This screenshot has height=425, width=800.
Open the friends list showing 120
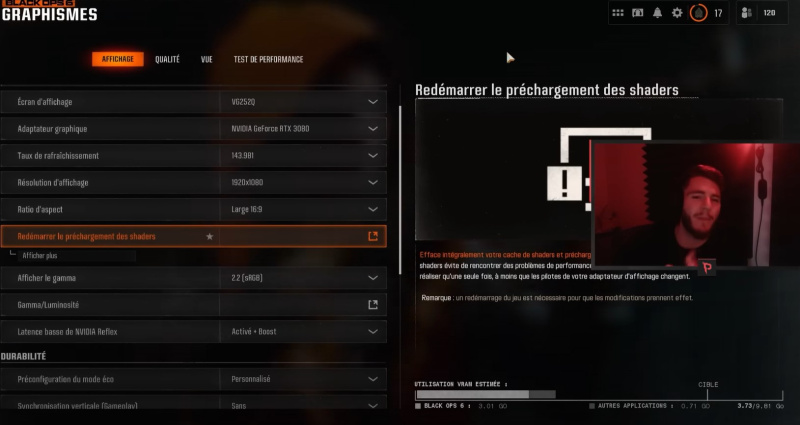pos(760,13)
